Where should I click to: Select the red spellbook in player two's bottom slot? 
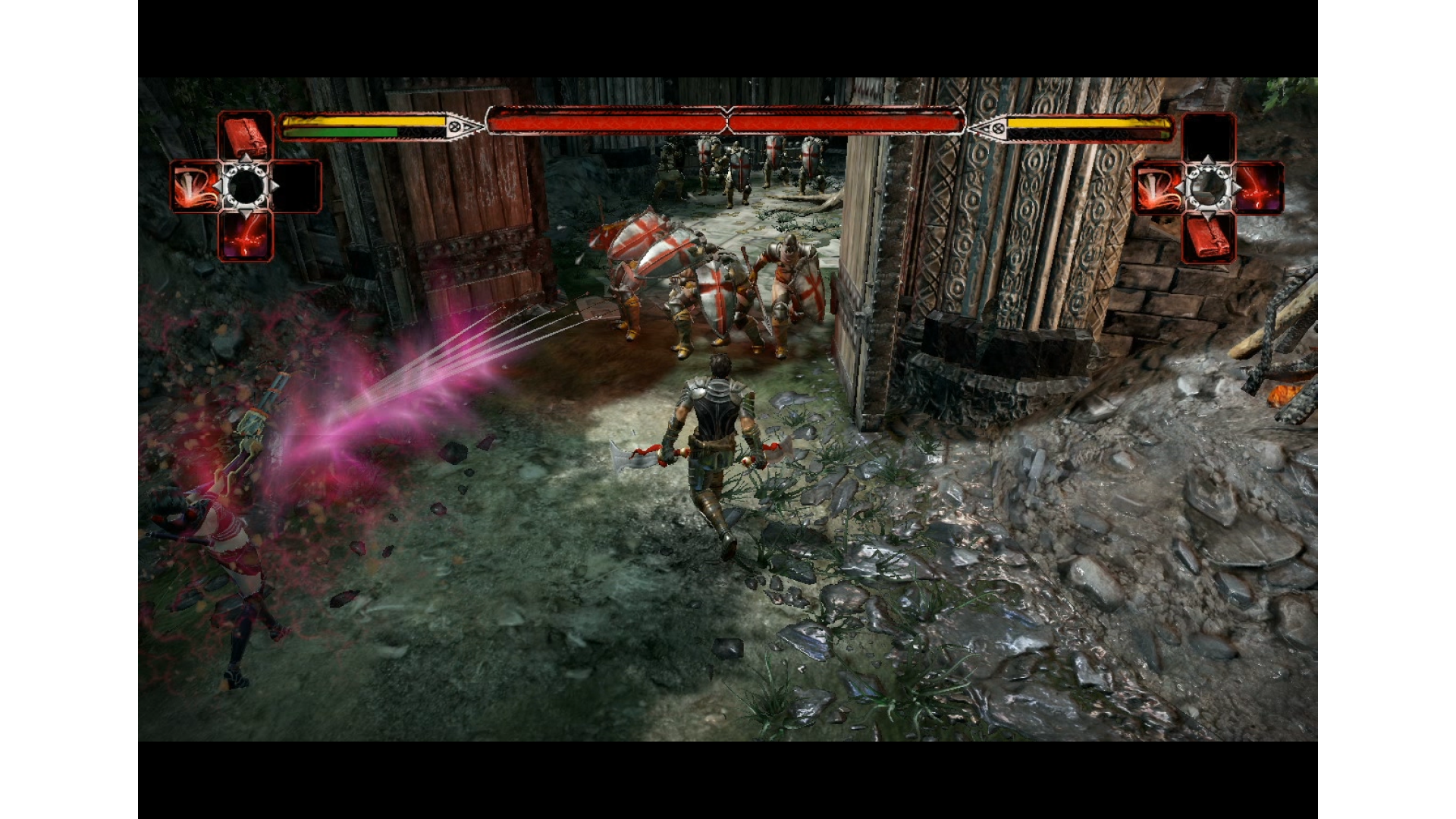click(x=1208, y=237)
